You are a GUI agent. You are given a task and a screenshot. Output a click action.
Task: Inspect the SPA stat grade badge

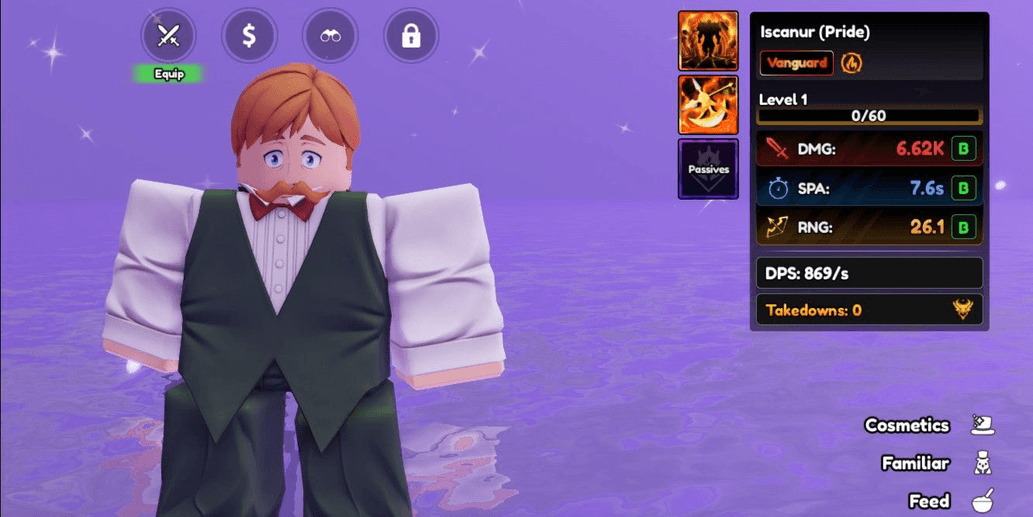click(x=963, y=188)
